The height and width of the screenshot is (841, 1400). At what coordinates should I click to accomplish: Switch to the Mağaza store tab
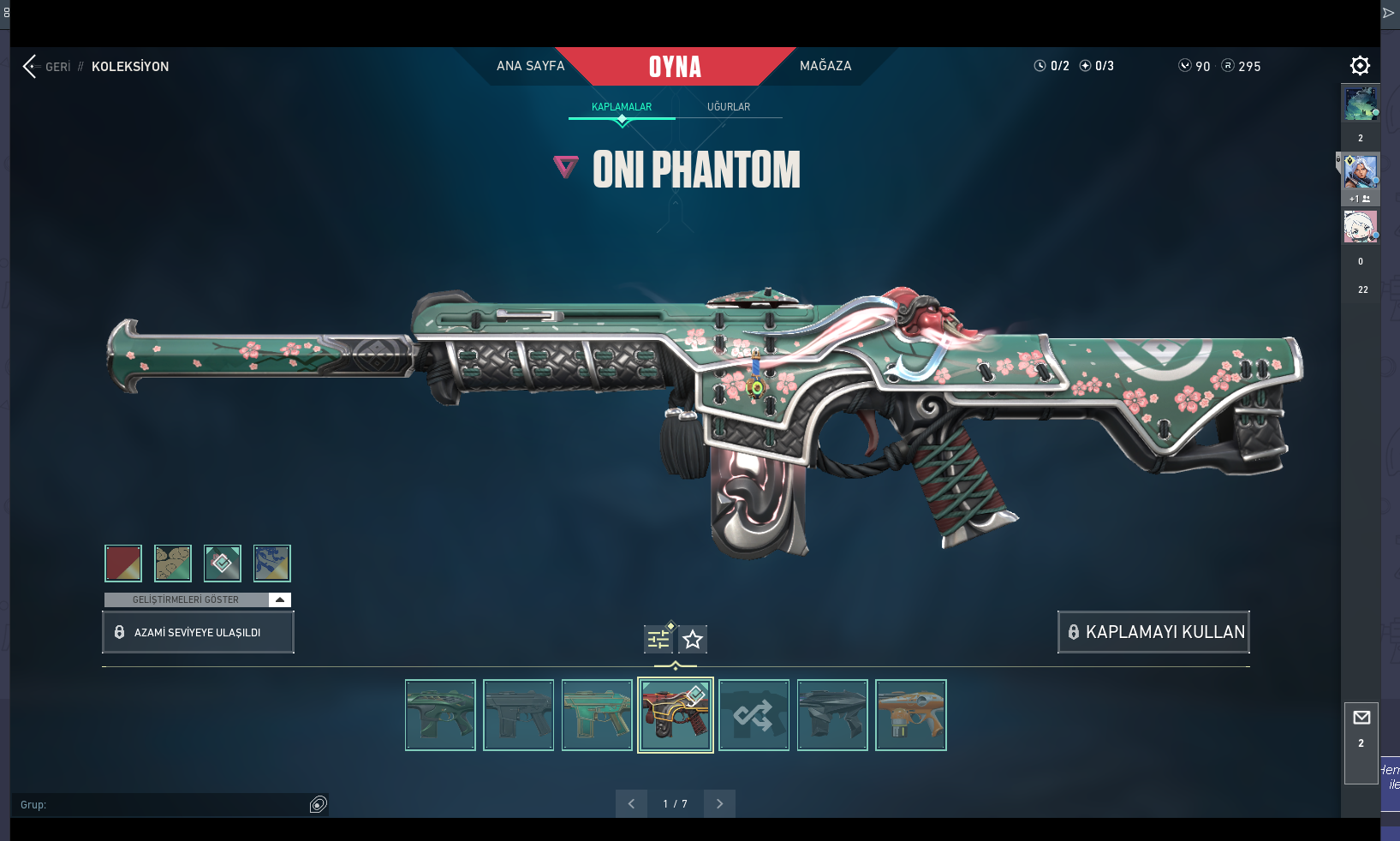click(x=825, y=66)
